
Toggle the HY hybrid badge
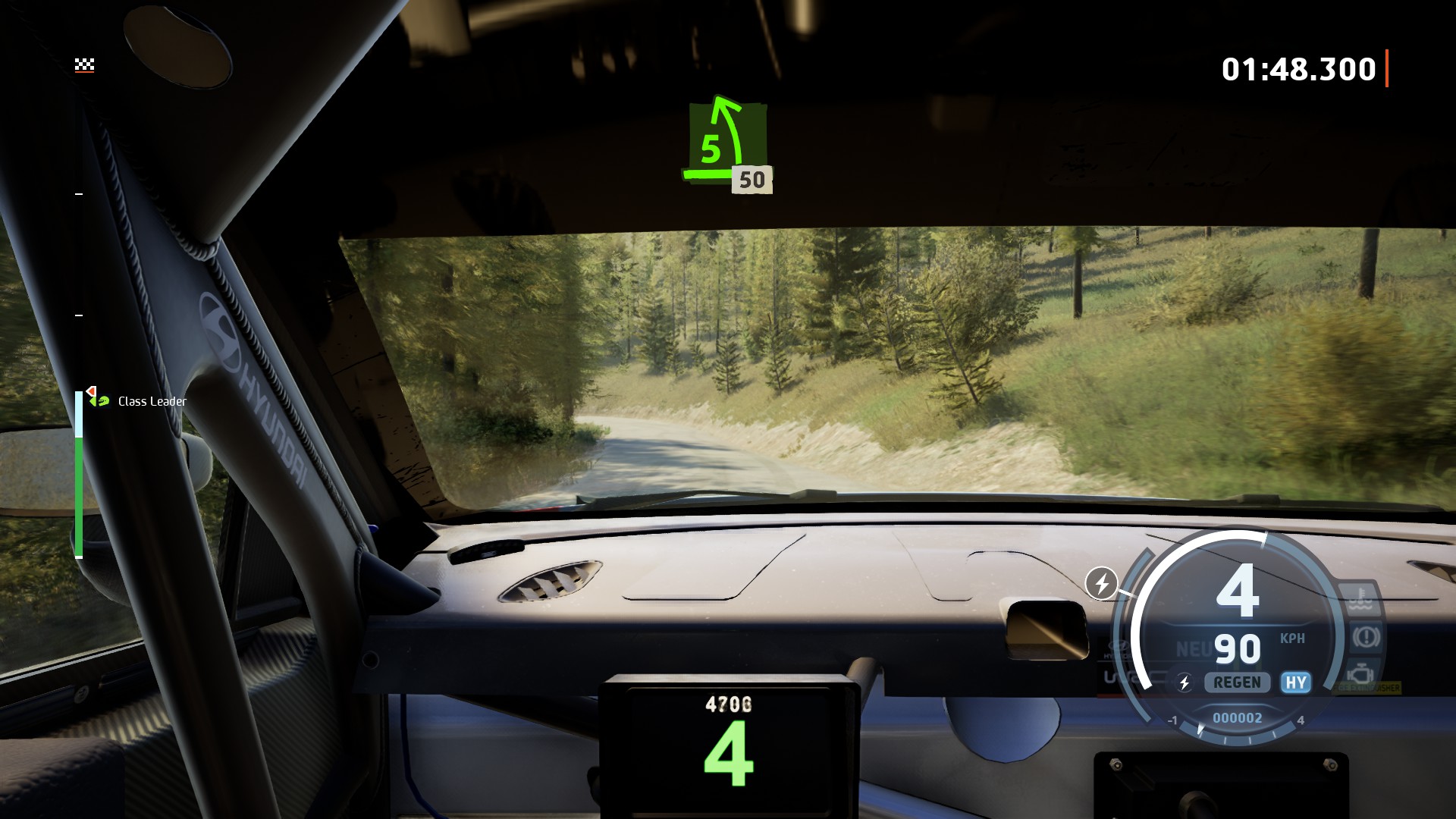coord(1295,682)
